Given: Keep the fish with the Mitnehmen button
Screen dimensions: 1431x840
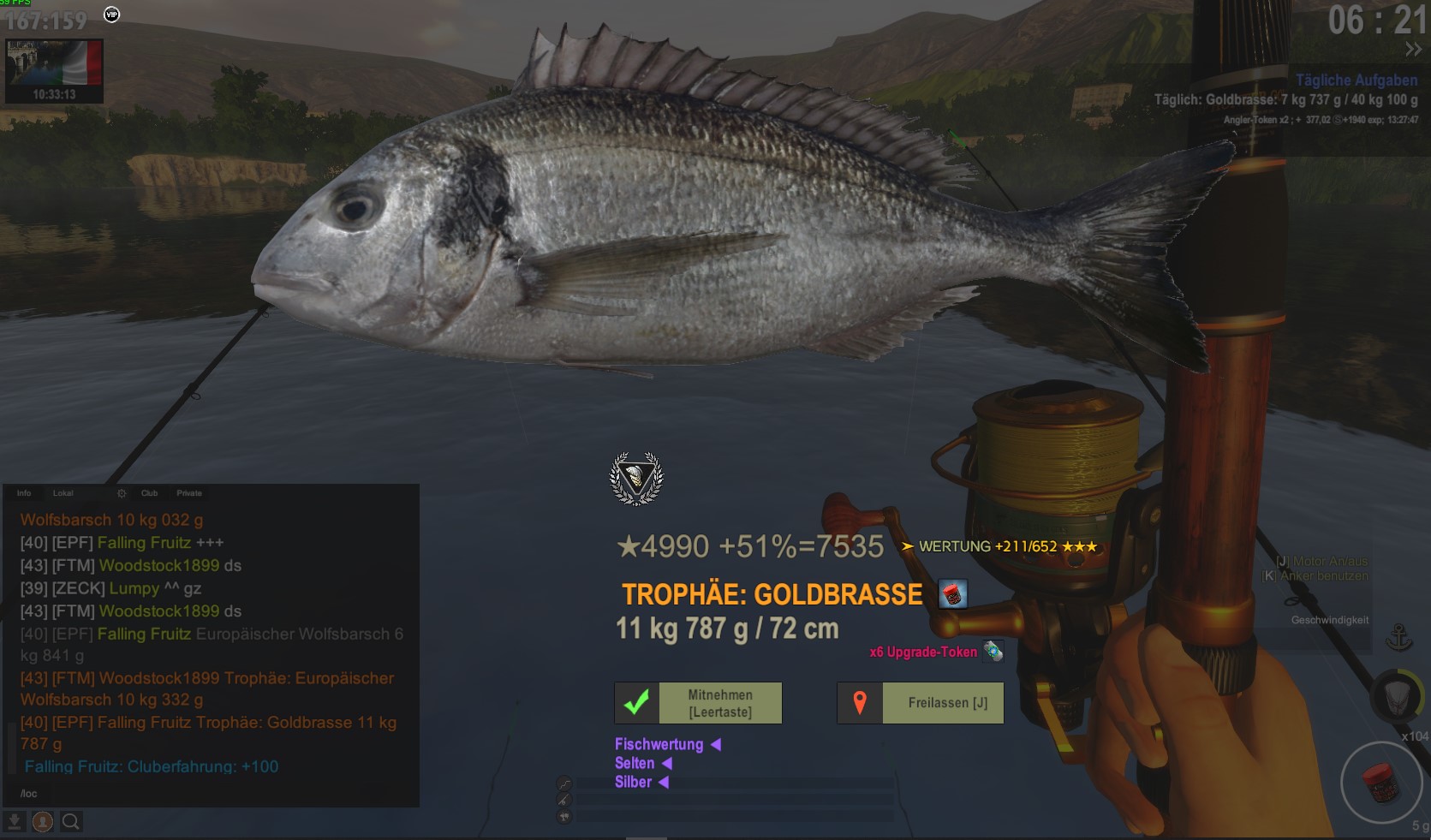Looking at the screenshot, I should [698, 703].
